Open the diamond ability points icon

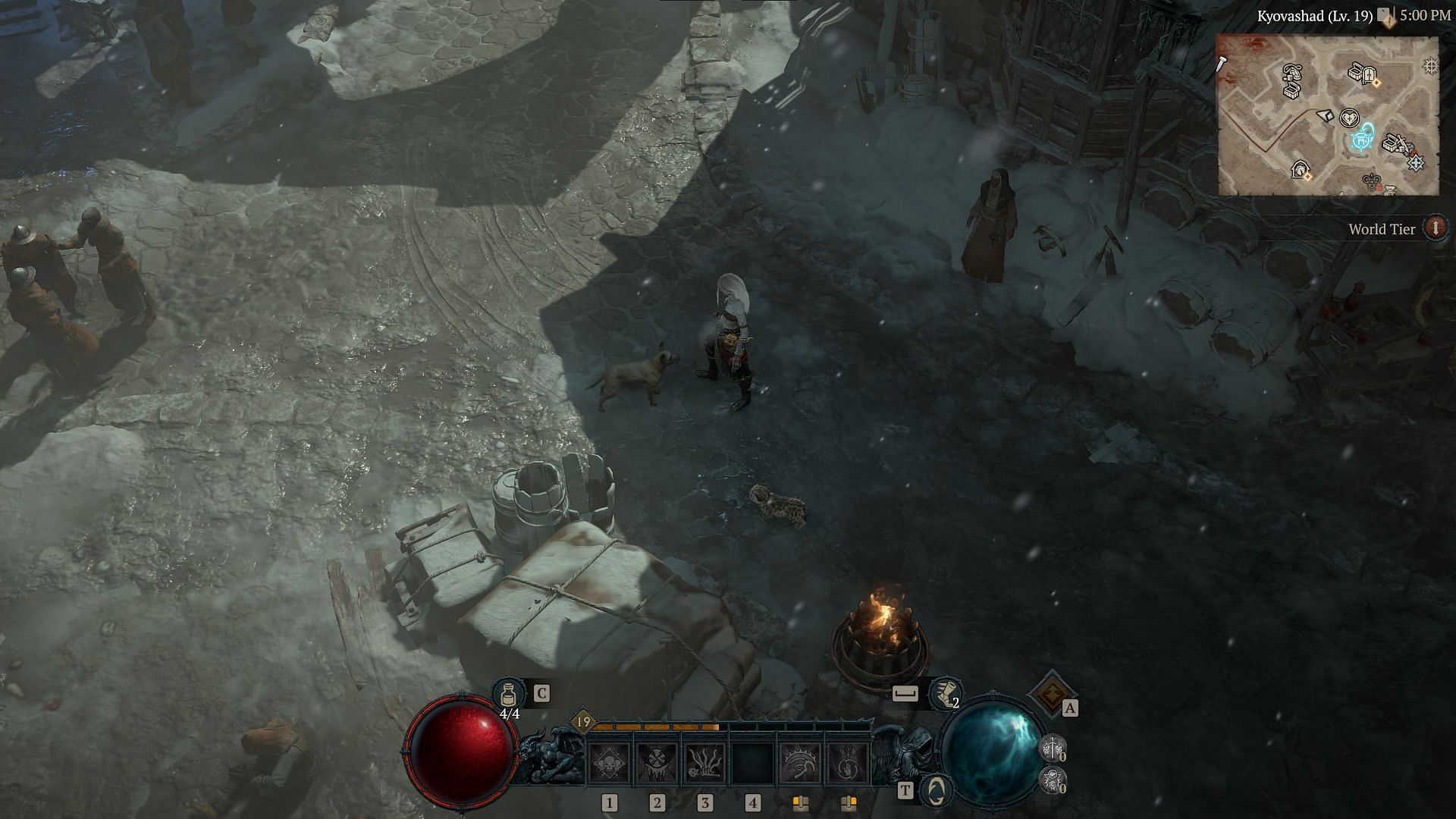[1052, 692]
